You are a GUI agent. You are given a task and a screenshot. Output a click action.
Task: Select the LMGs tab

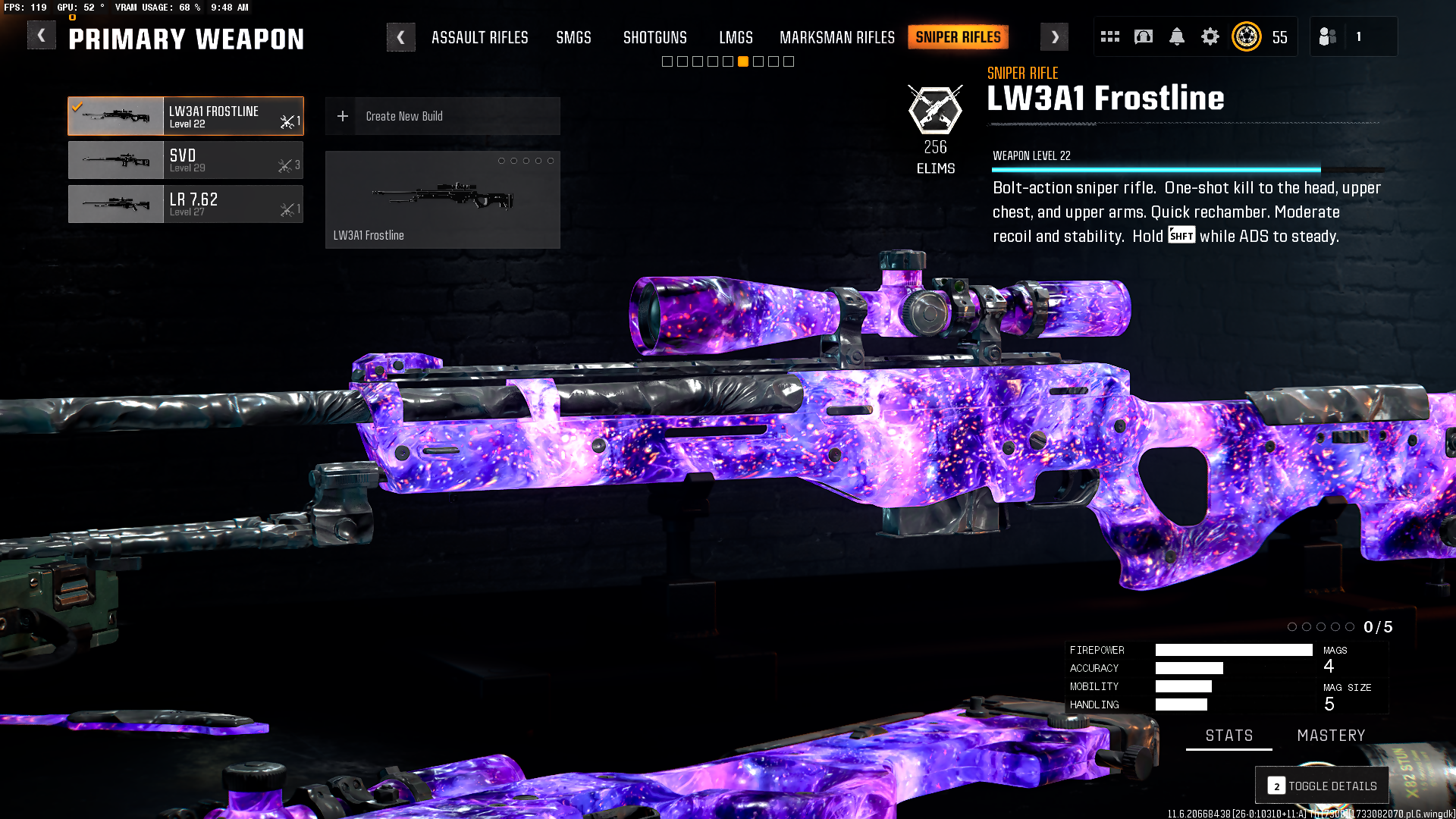point(736,37)
